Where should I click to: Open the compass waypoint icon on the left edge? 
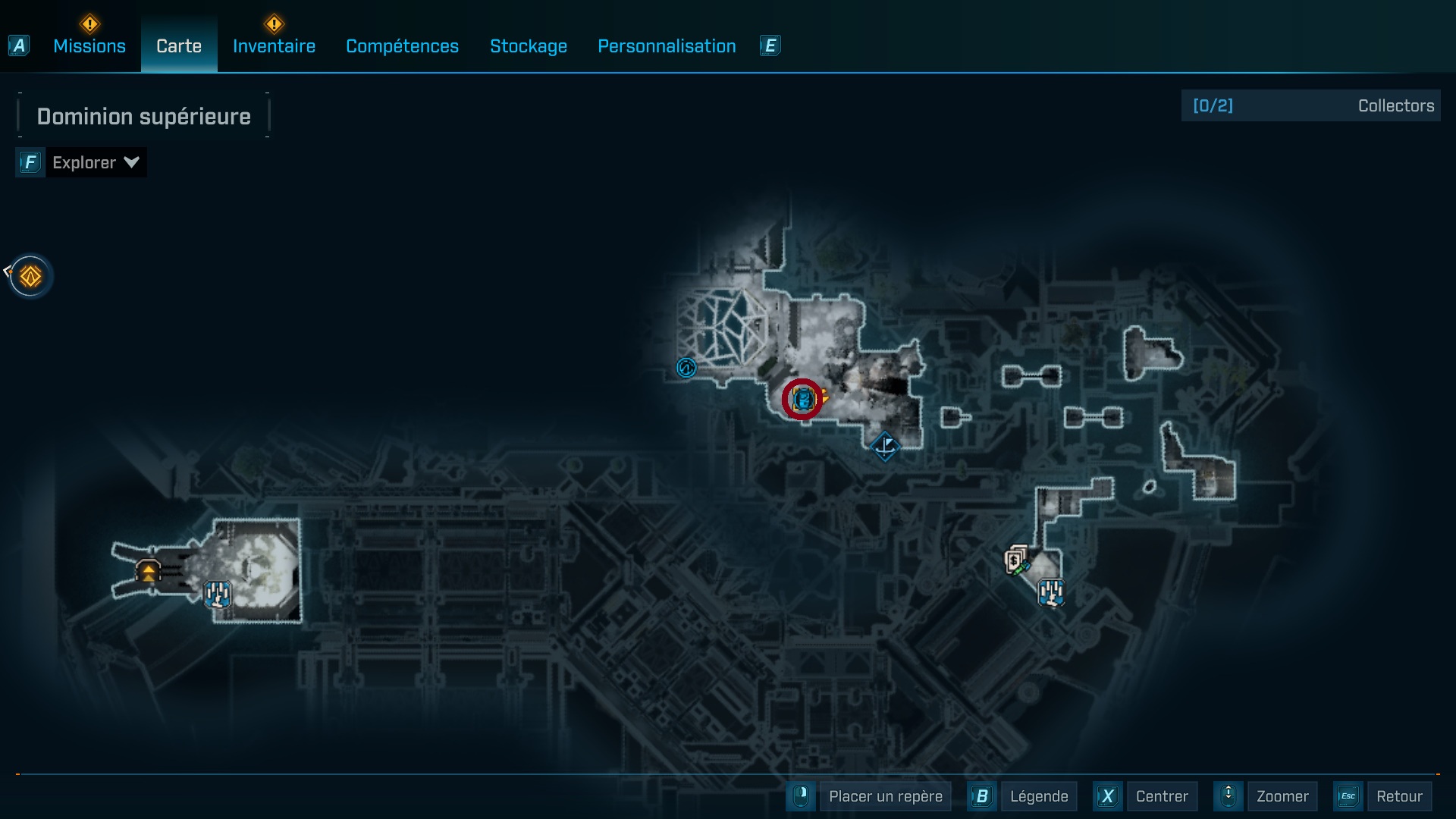tap(30, 276)
